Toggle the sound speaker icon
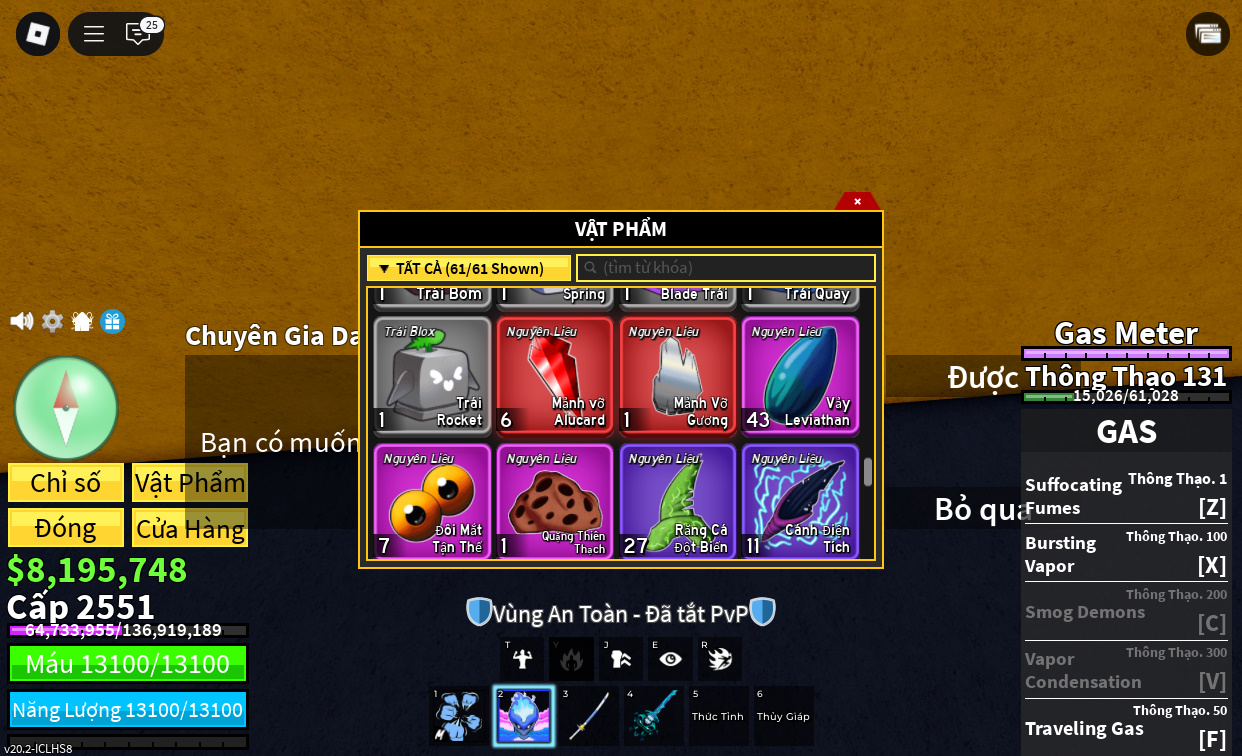The image size is (1242, 756). pos(21,321)
